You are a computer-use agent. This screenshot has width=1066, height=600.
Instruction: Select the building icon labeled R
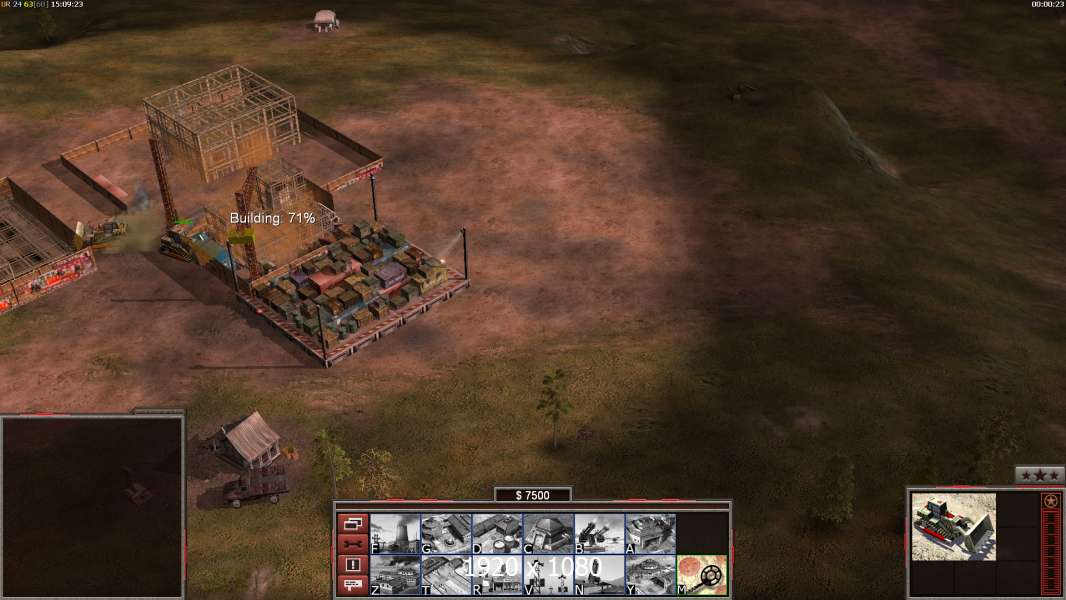click(x=497, y=575)
